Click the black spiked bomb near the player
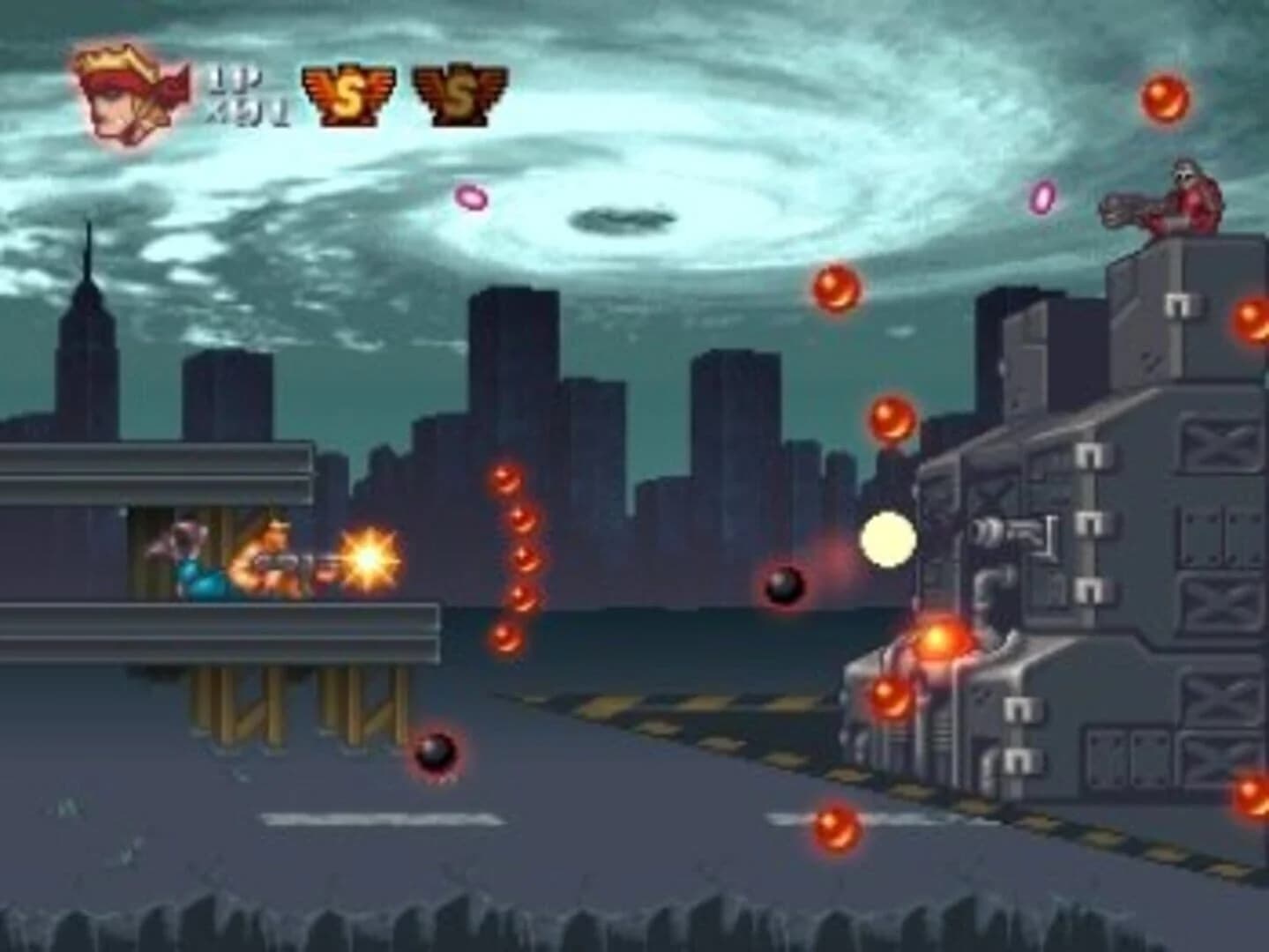The image size is (1269, 952). coord(787,586)
